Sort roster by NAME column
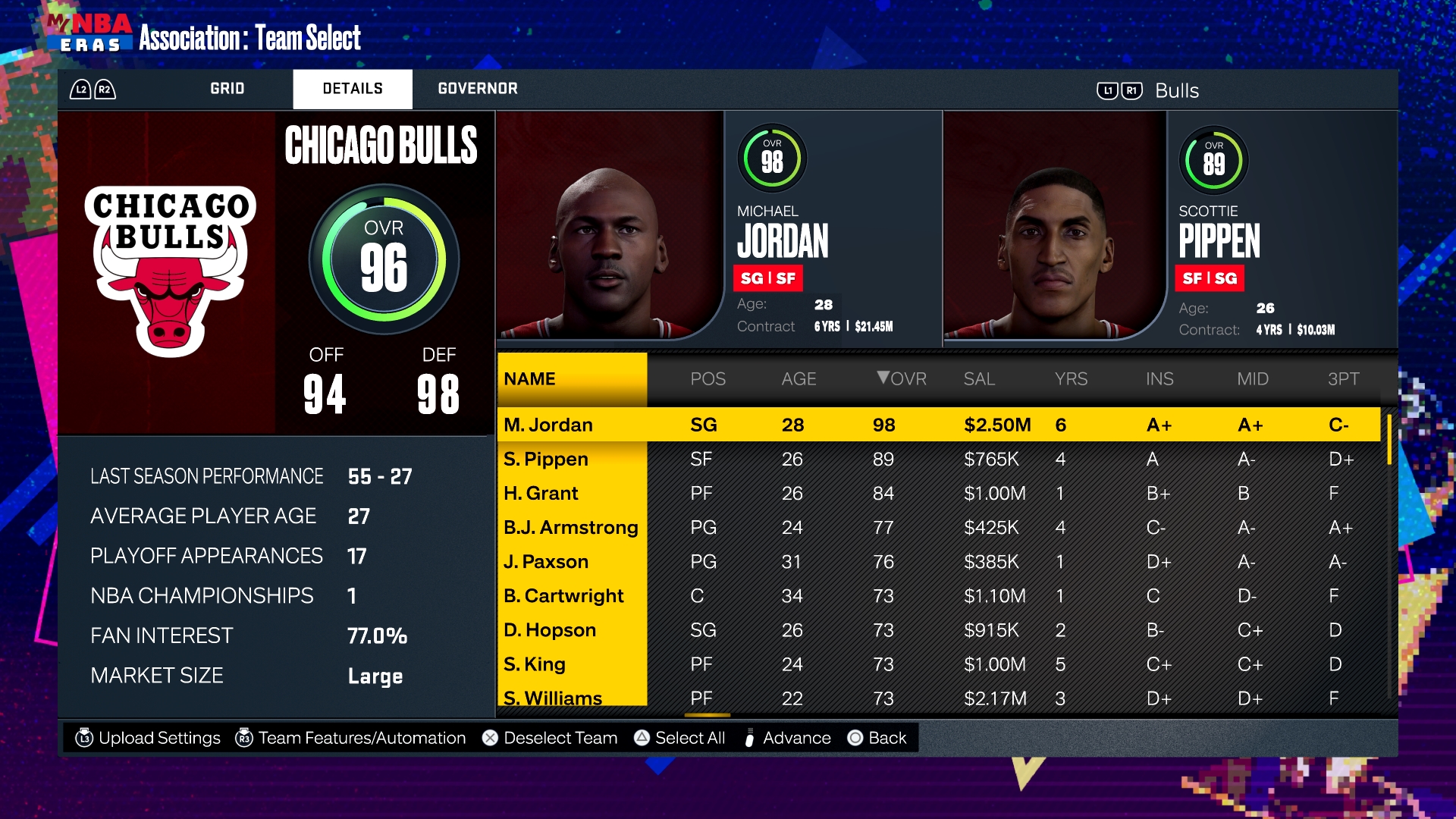This screenshot has height=819, width=1456. tap(530, 378)
